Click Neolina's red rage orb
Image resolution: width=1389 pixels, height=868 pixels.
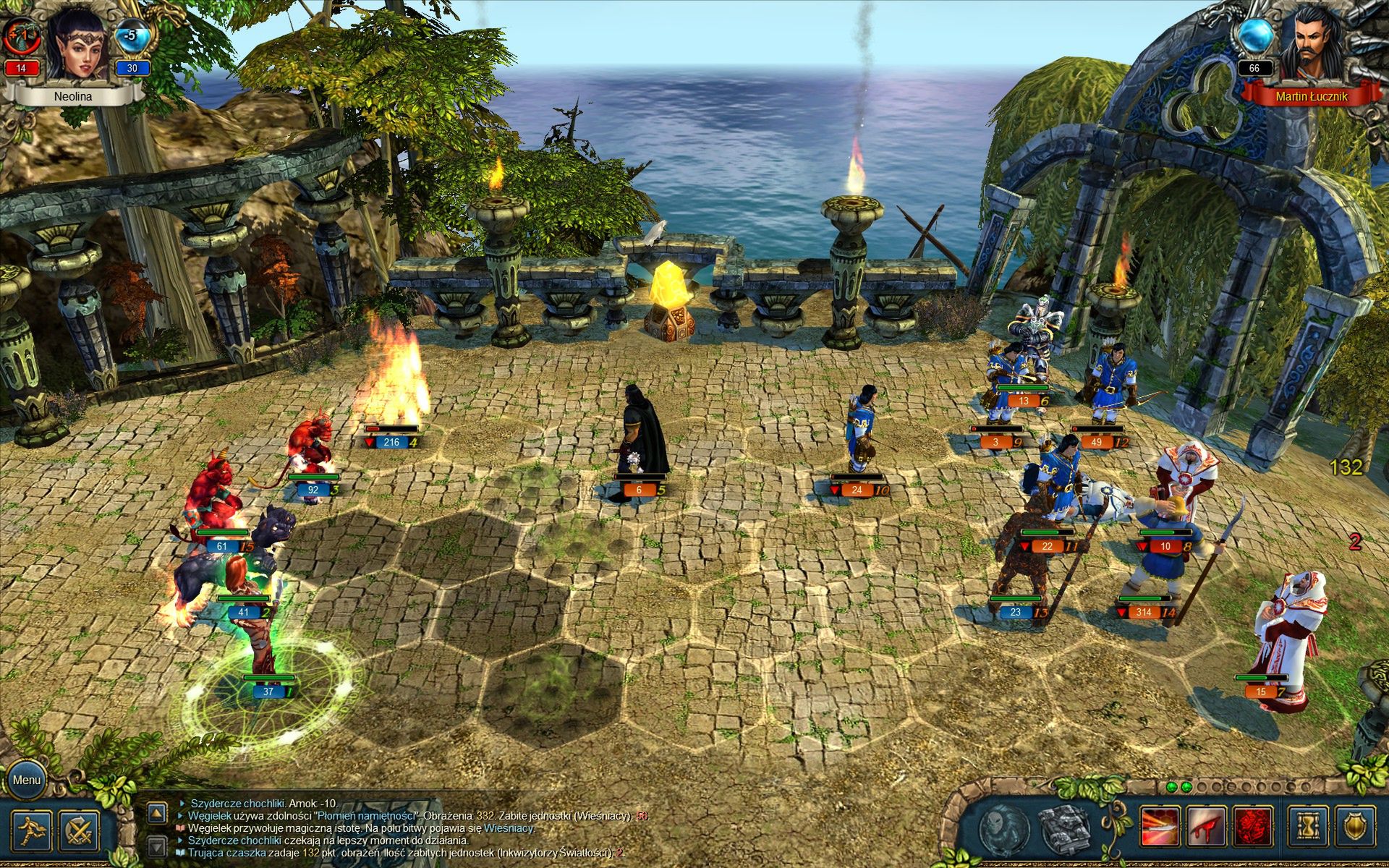[20, 36]
